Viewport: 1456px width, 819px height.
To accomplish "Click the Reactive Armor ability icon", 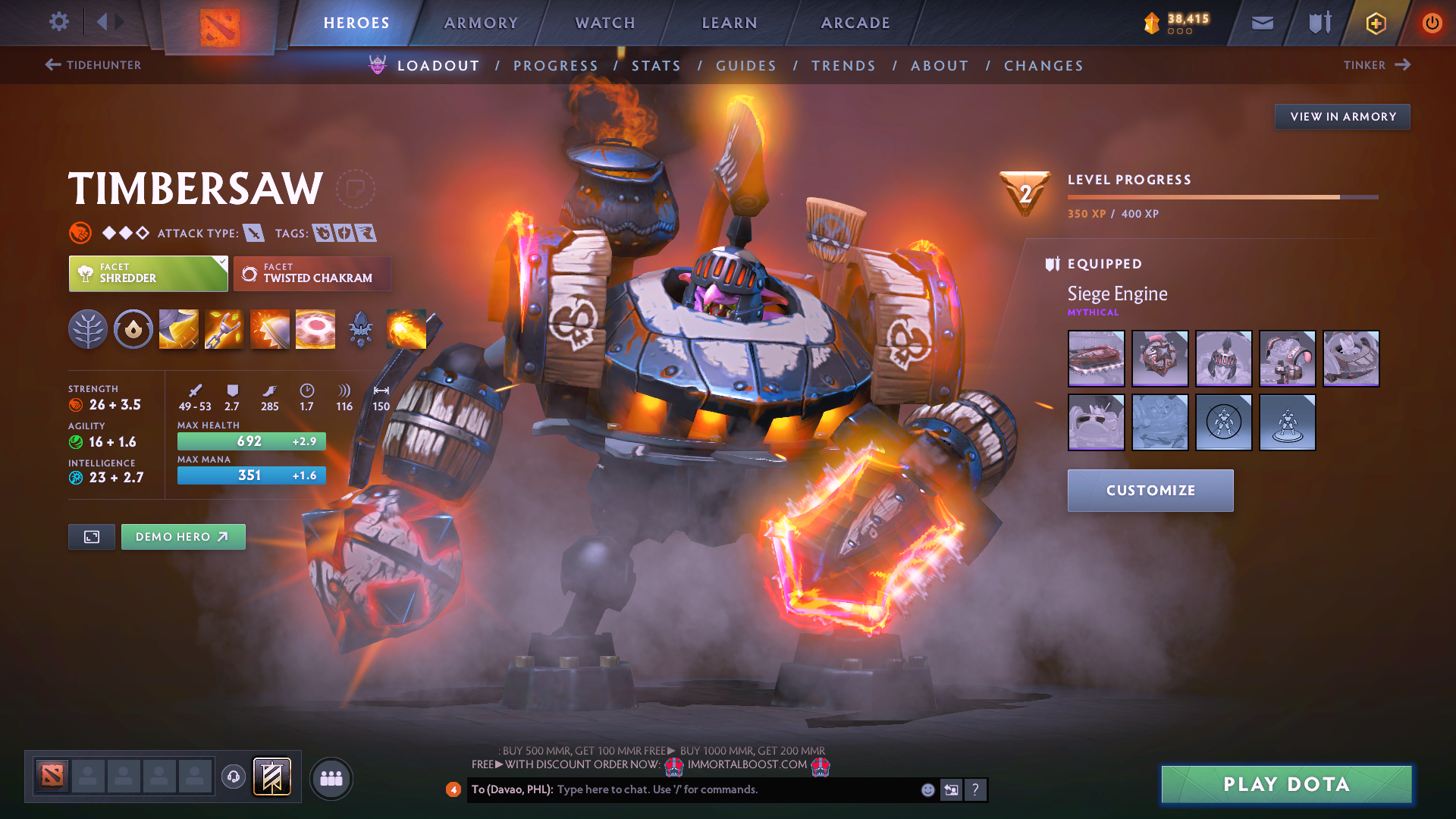I will 269,328.
